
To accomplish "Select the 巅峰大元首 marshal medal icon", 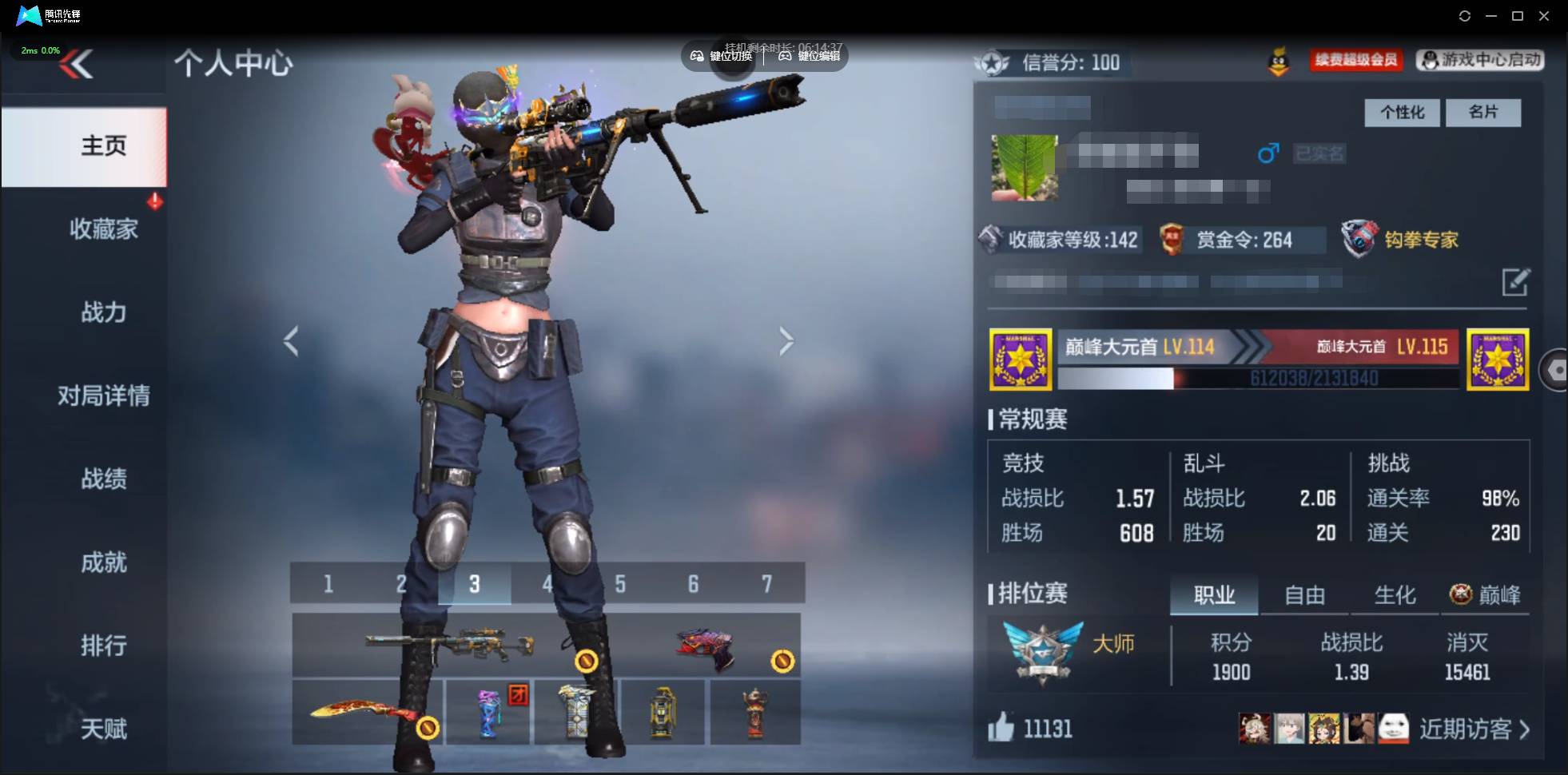I will pyautogui.click(x=1021, y=359).
